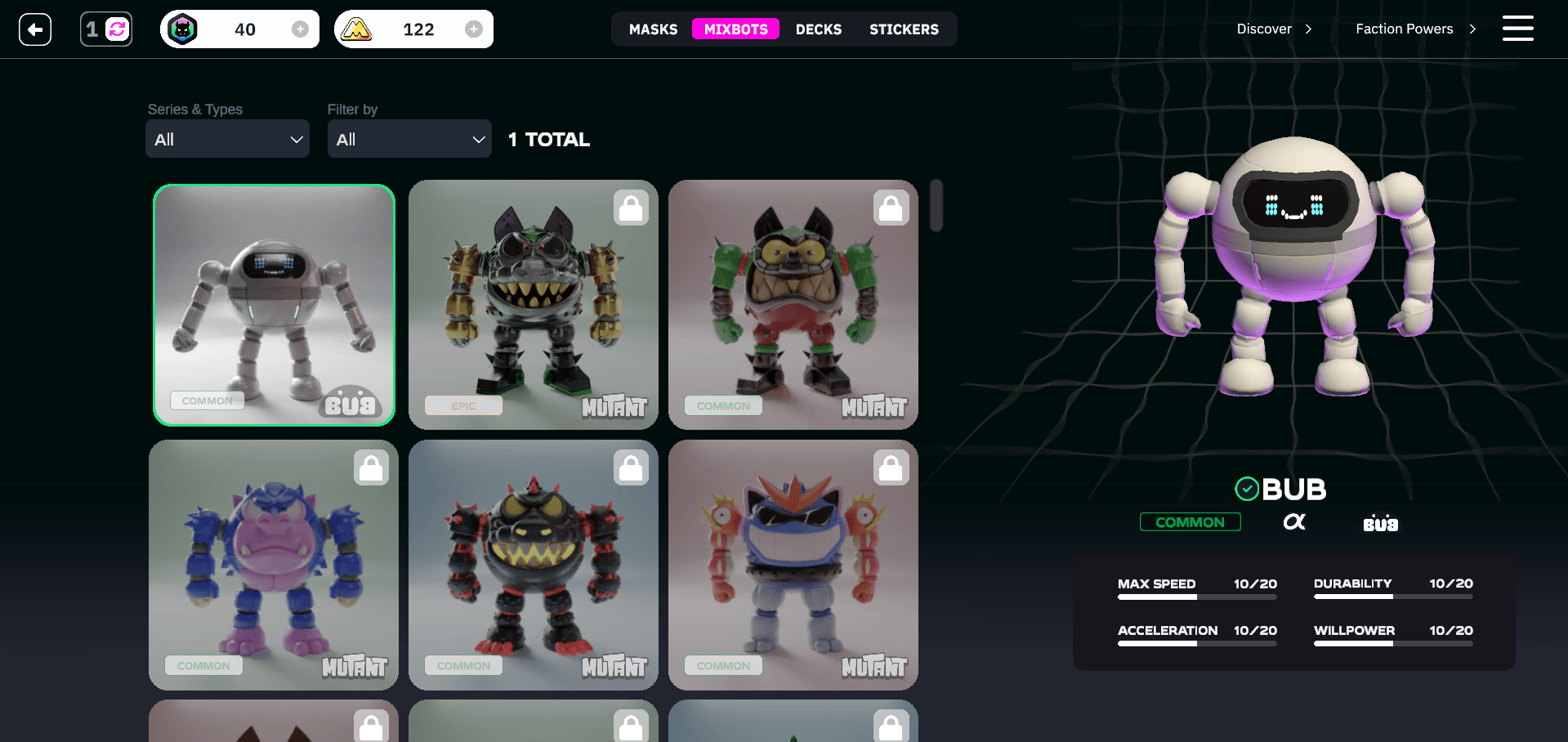Expand the Series & Types dropdown
Viewport: 1568px width, 742px height.
[227, 139]
